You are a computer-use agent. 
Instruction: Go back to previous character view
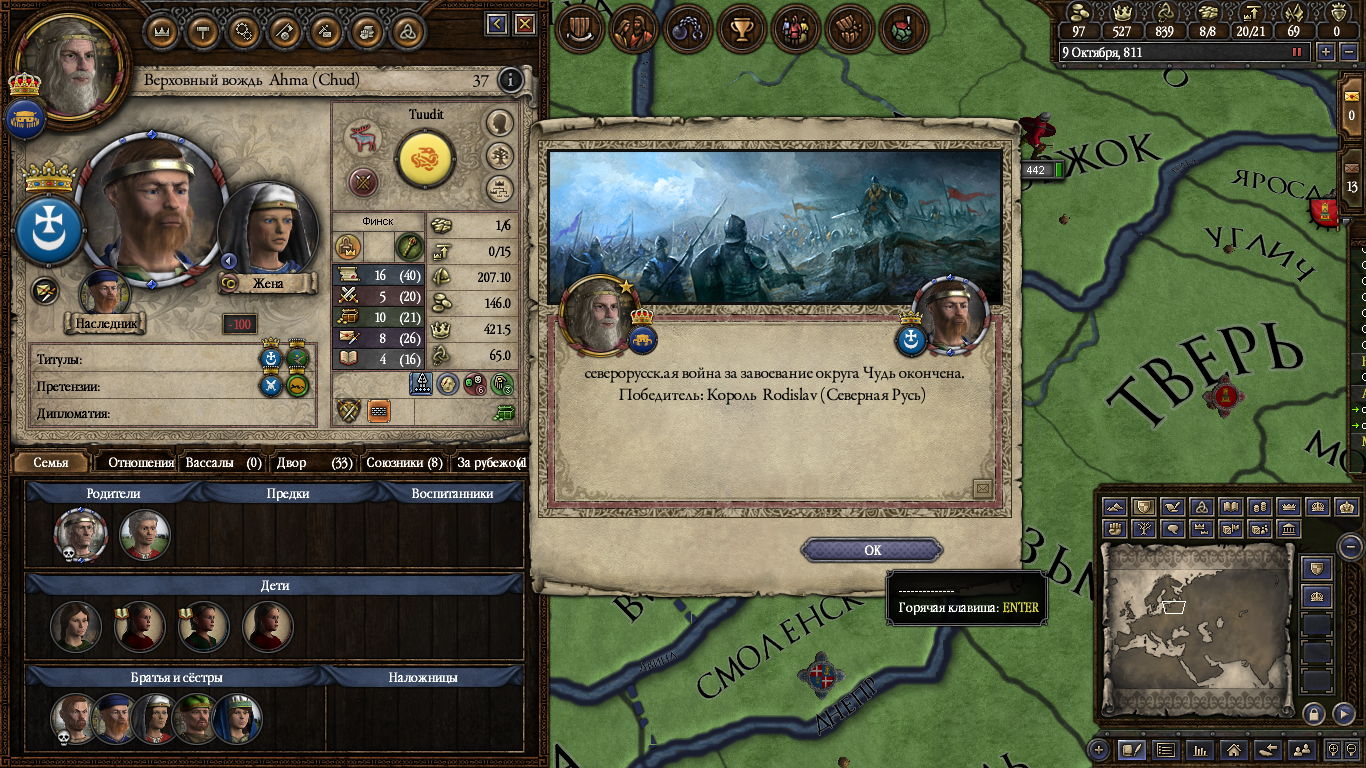tap(497, 24)
